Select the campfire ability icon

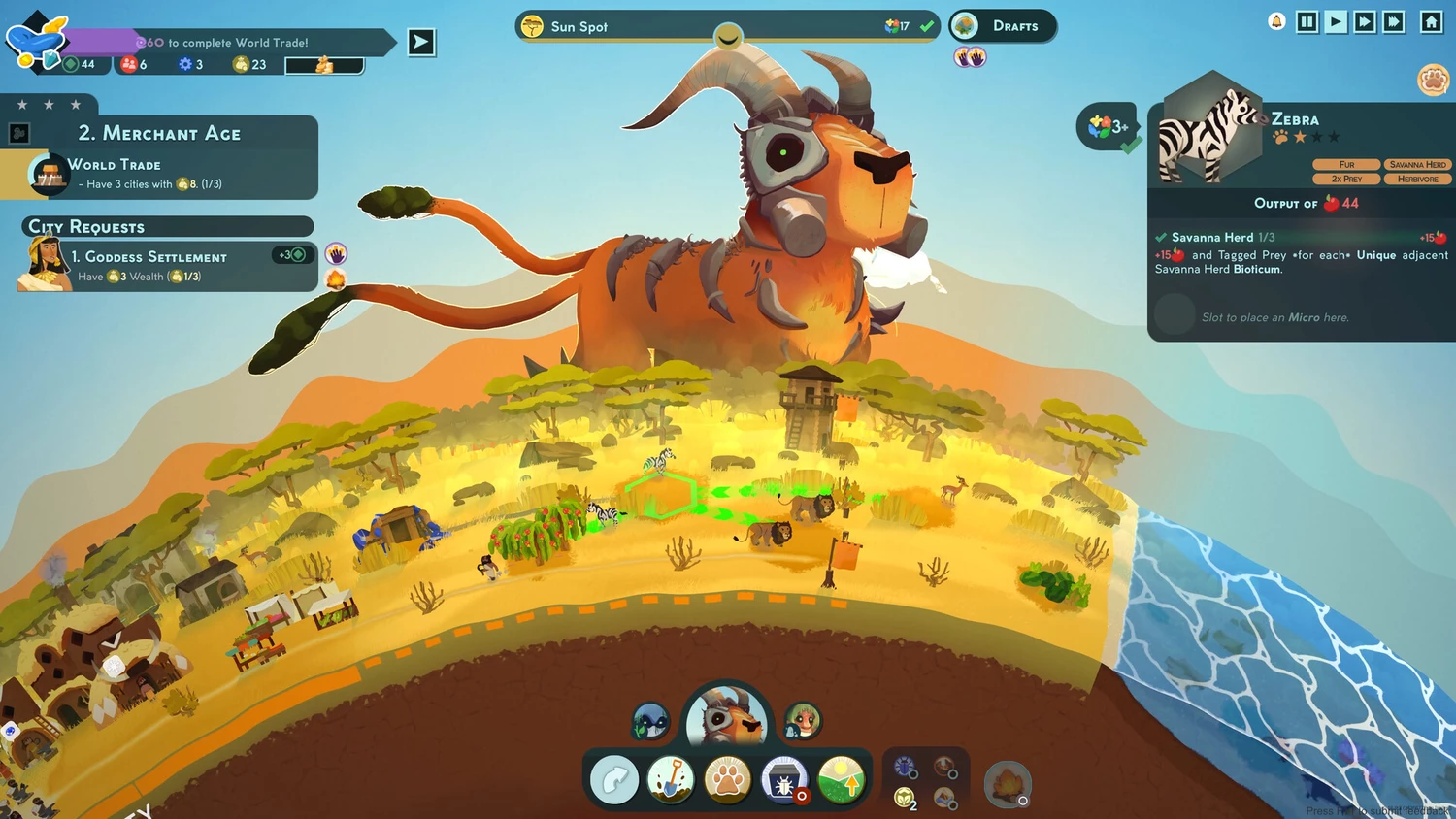pyautogui.click(x=1008, y=783)
